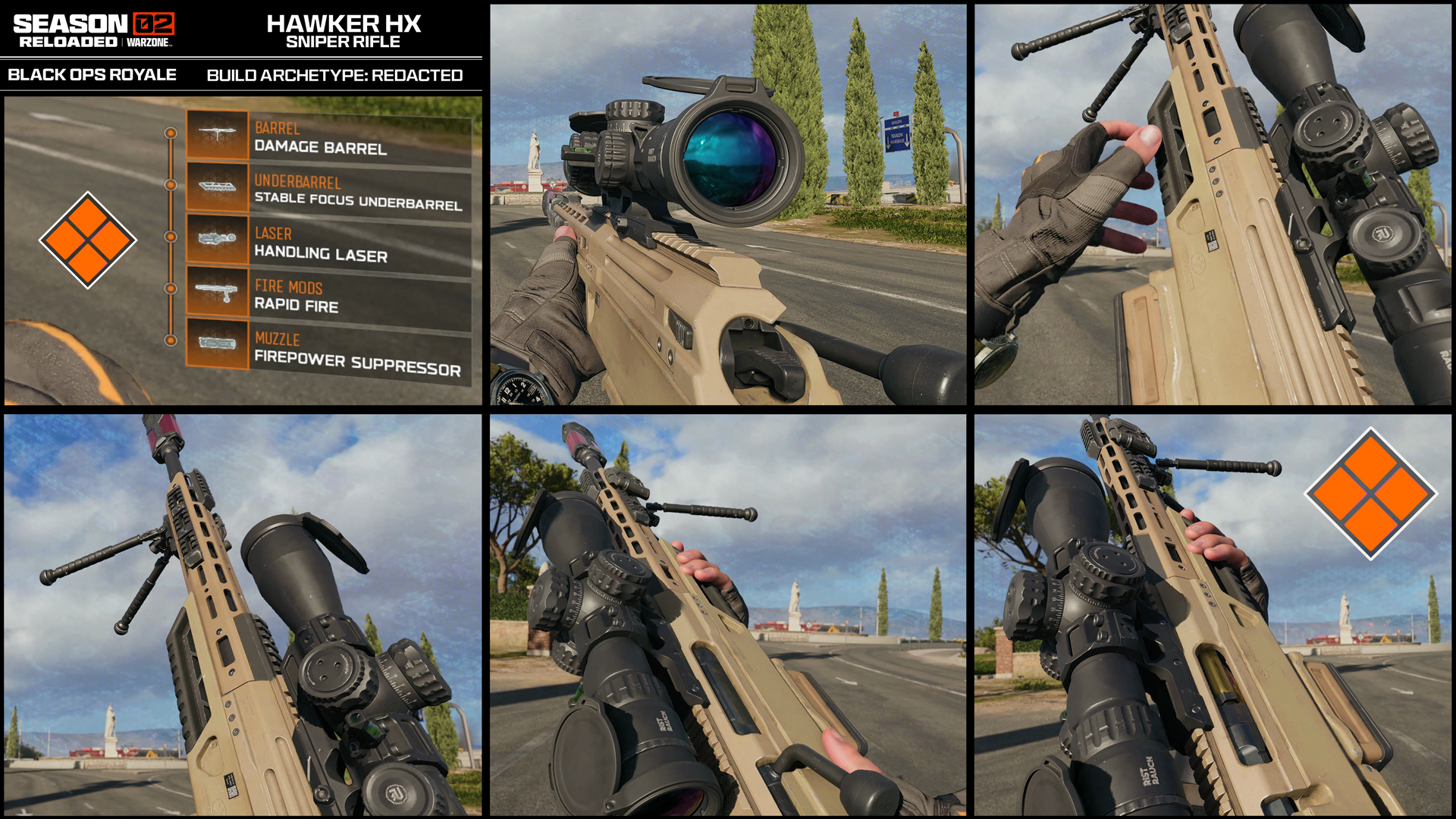1456x819 pixels.
Task: Select the Barrel attachment icon
Action: 217,135
